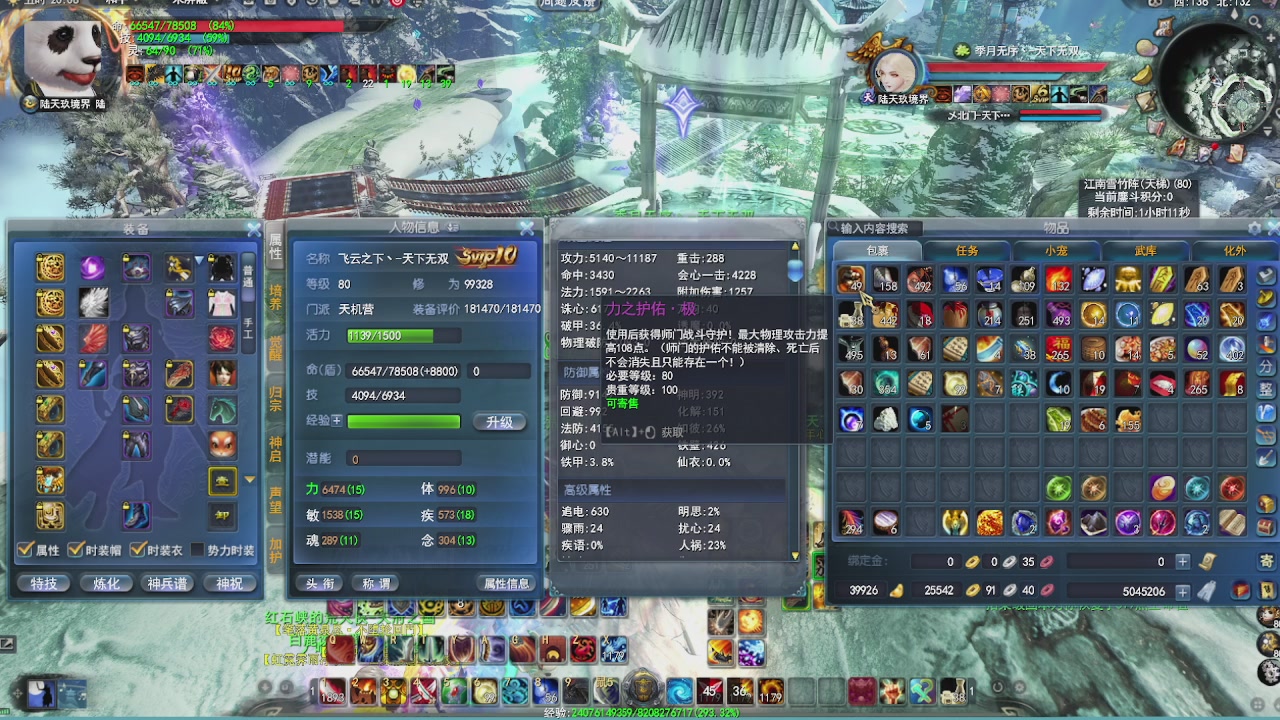Open the 武库 tab of the inventory window
This screenshot has width=1280, height=720.
[x=1147, y=251]
